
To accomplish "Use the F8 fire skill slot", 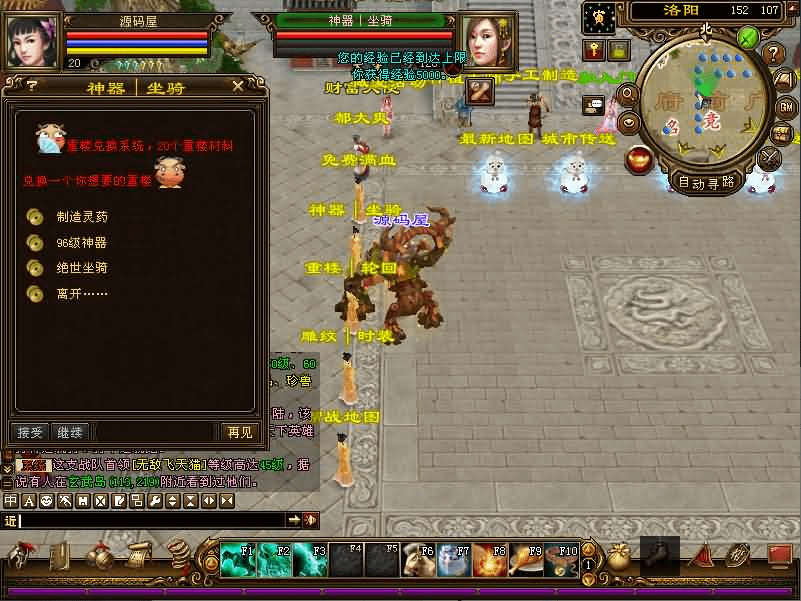I will 490,560.
